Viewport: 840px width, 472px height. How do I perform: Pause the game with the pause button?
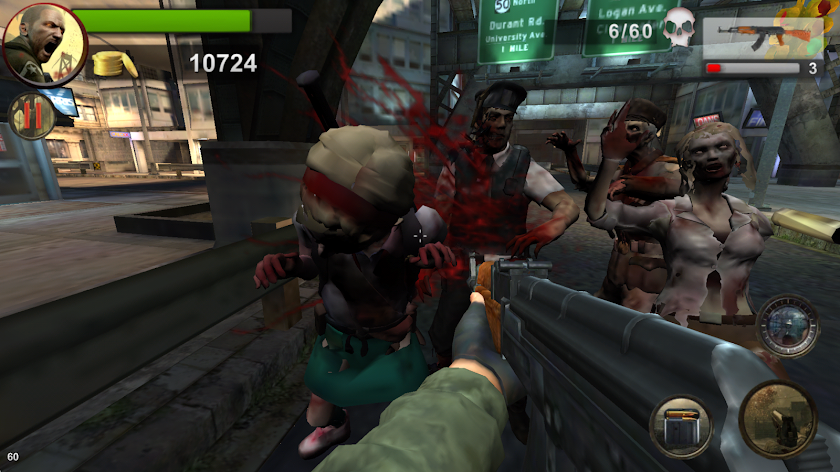(x=30, y=116)
